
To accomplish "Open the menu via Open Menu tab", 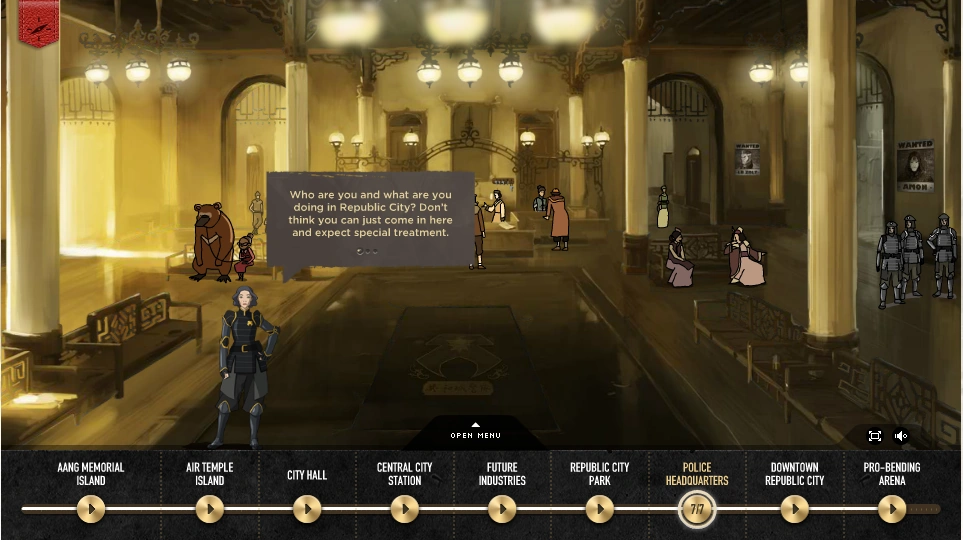I will pos(475,432).
